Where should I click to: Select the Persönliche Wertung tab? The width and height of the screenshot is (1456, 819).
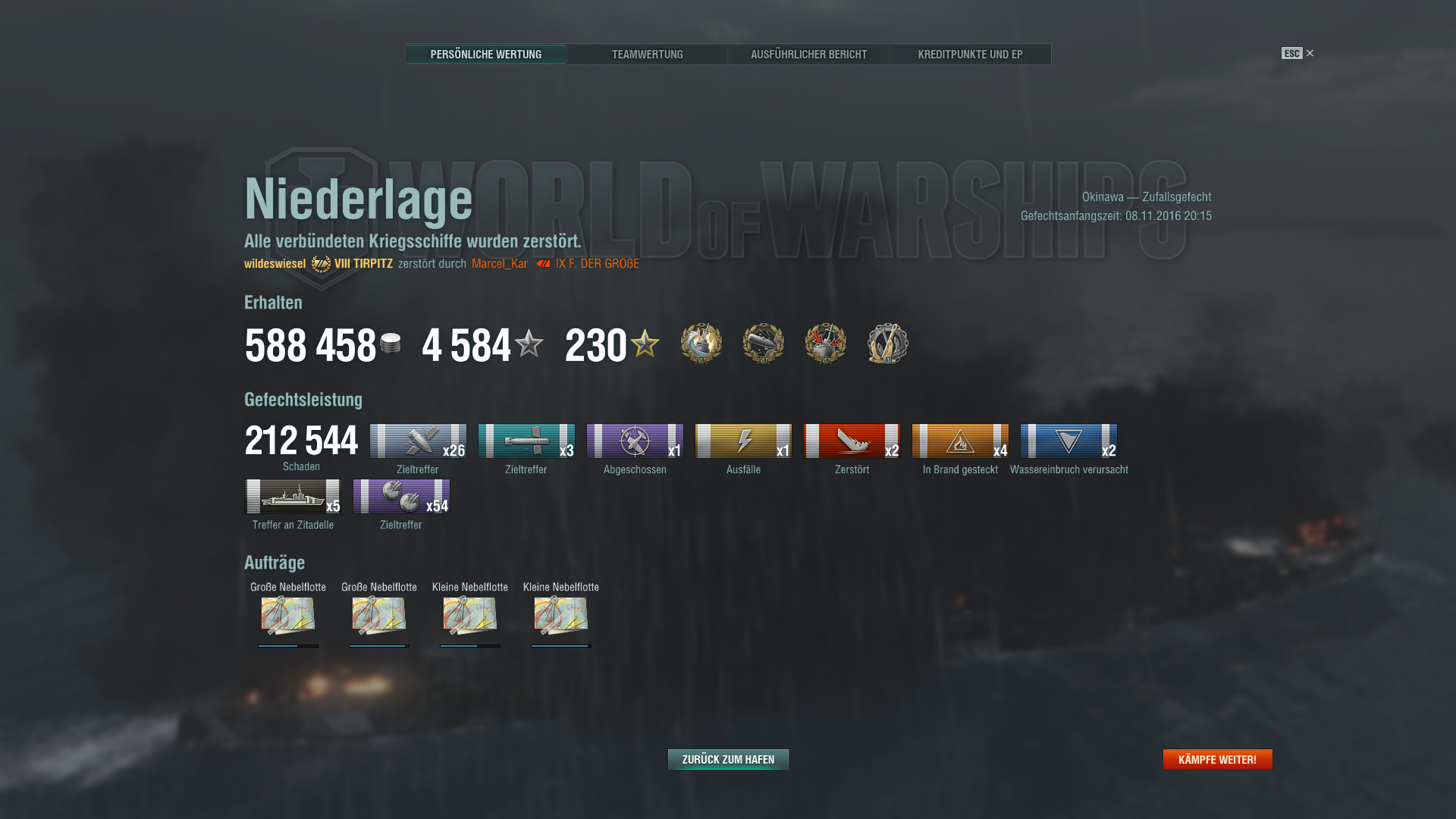[485, 55]
